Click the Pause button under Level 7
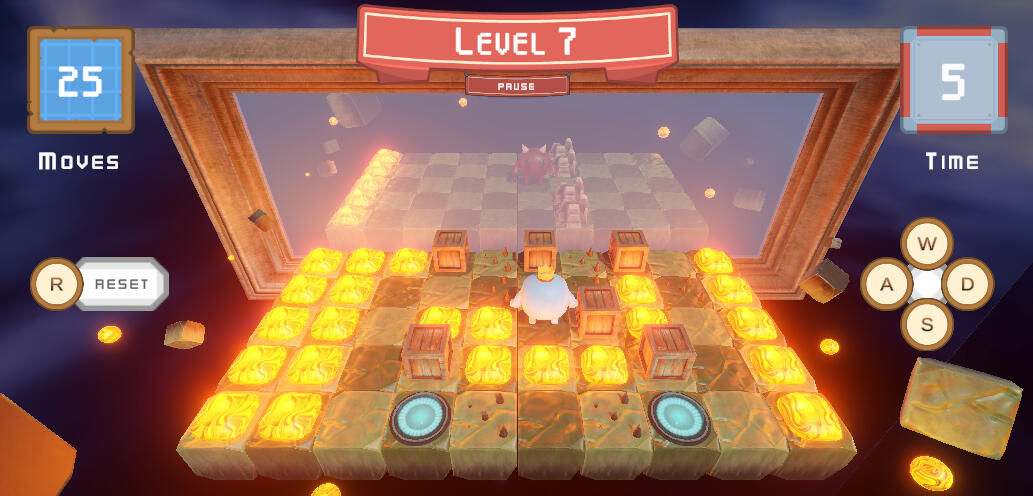The image size is (1033, 496). [x=516, y=86]
